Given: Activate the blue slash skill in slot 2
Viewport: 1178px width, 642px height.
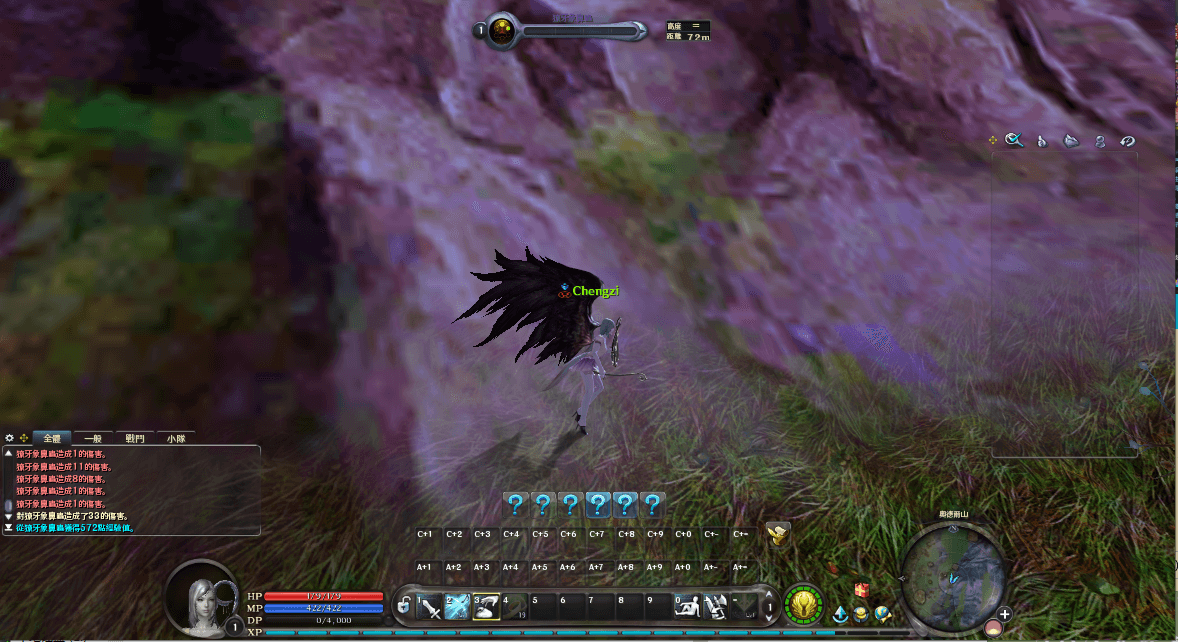Looking at the screenshot, I should pos(458,606).
